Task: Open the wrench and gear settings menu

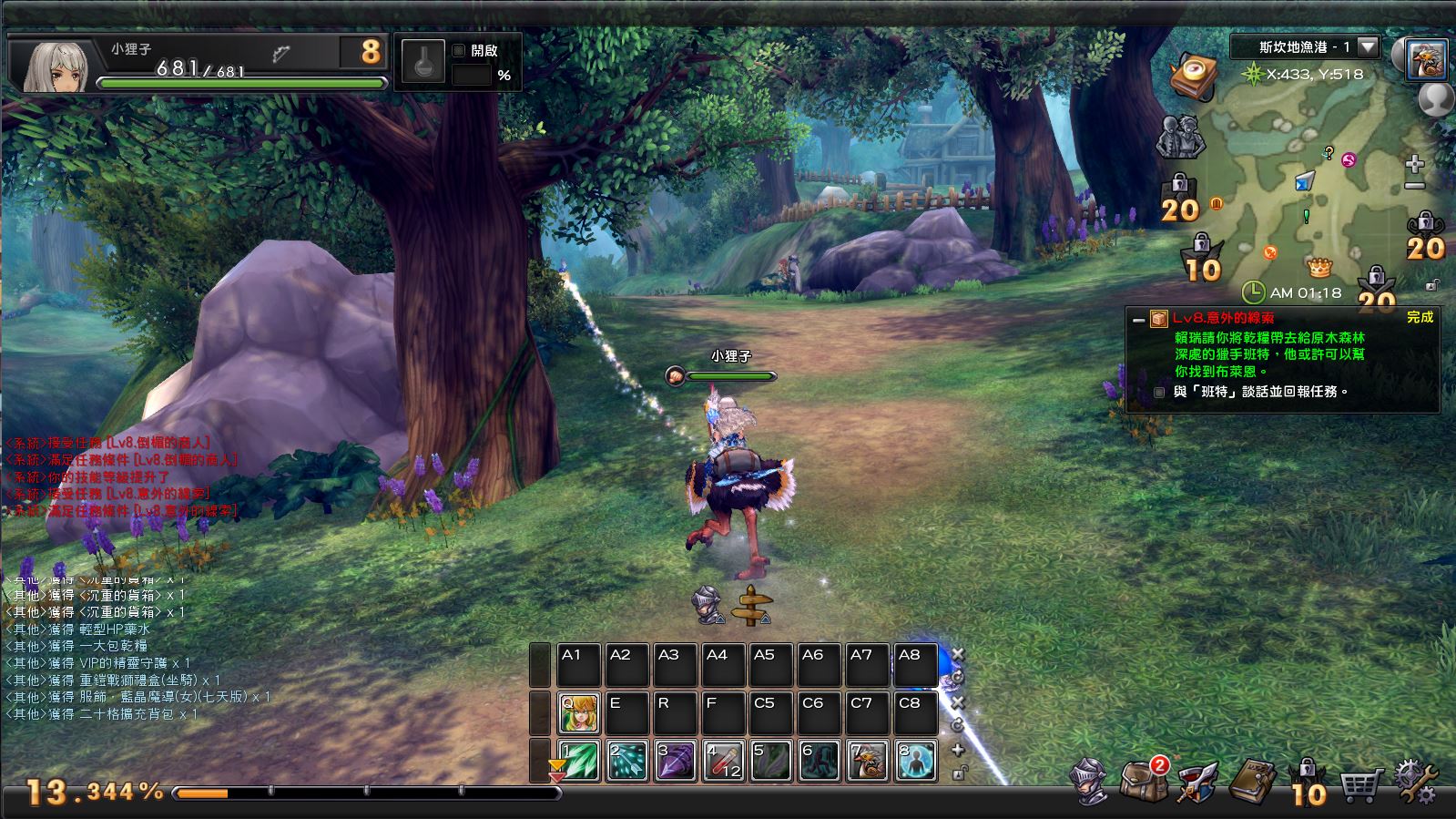Action: pos(1415,782)
